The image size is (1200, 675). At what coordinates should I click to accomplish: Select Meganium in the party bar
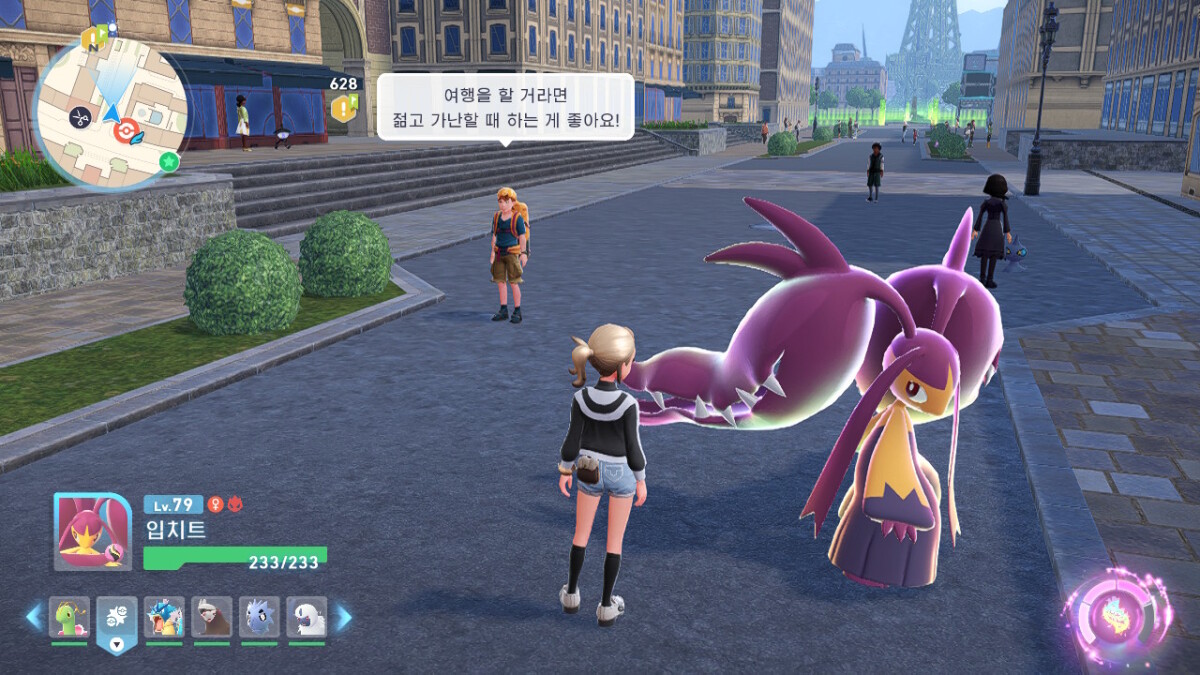(69, 617)
